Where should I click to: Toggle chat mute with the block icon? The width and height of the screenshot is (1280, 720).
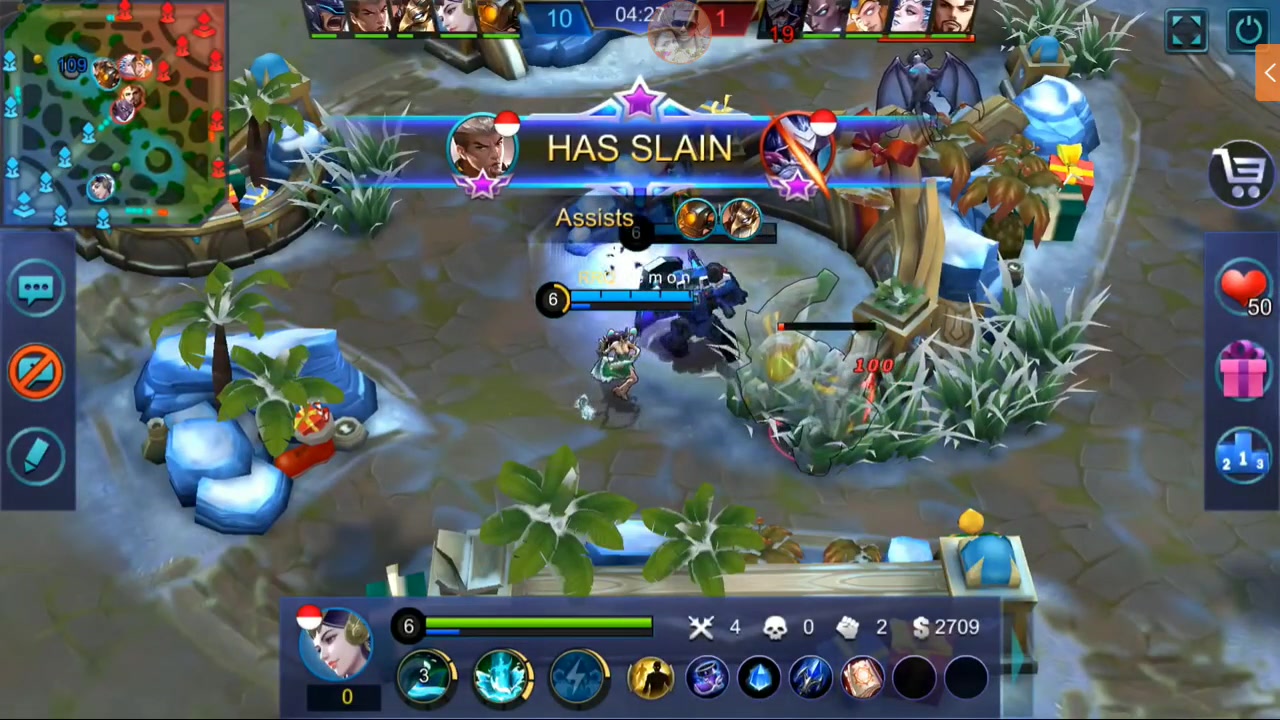[36, 371]
